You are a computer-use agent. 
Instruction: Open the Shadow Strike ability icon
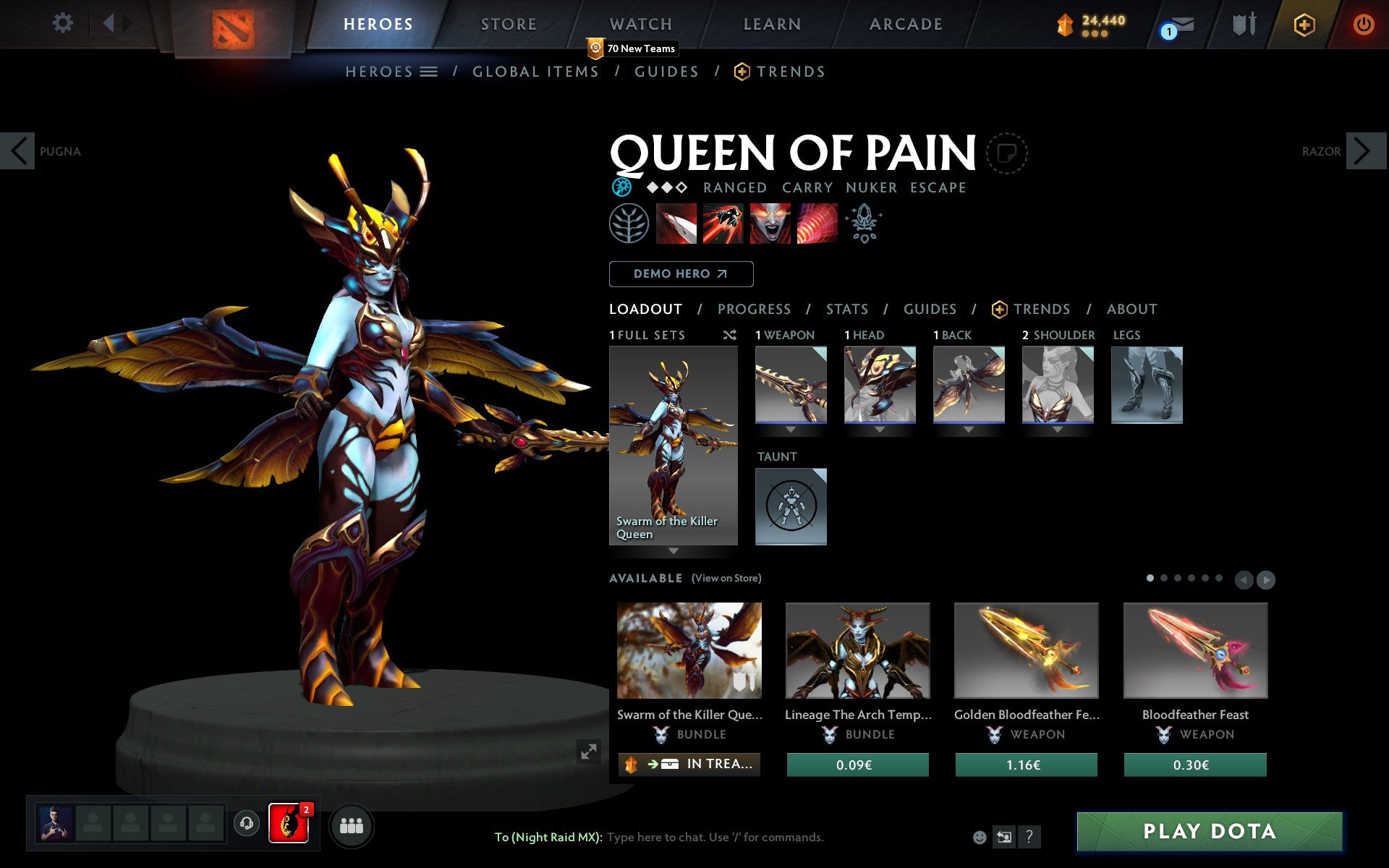point(675,224)
